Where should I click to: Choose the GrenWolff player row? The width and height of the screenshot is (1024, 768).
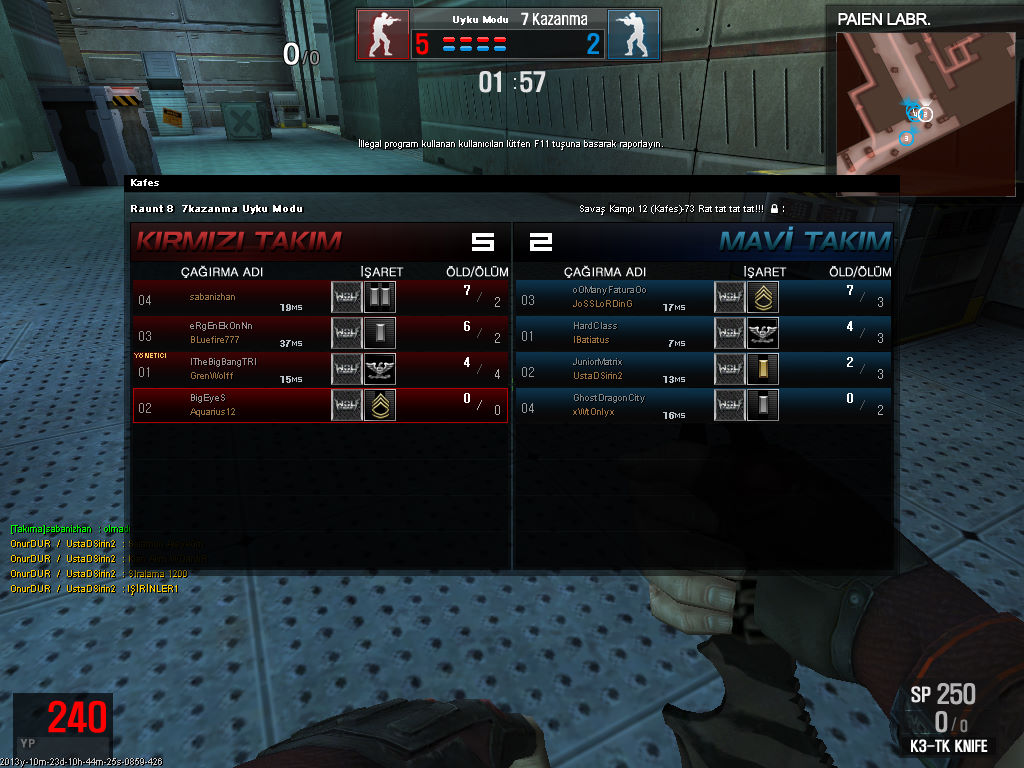coord(320,368)
